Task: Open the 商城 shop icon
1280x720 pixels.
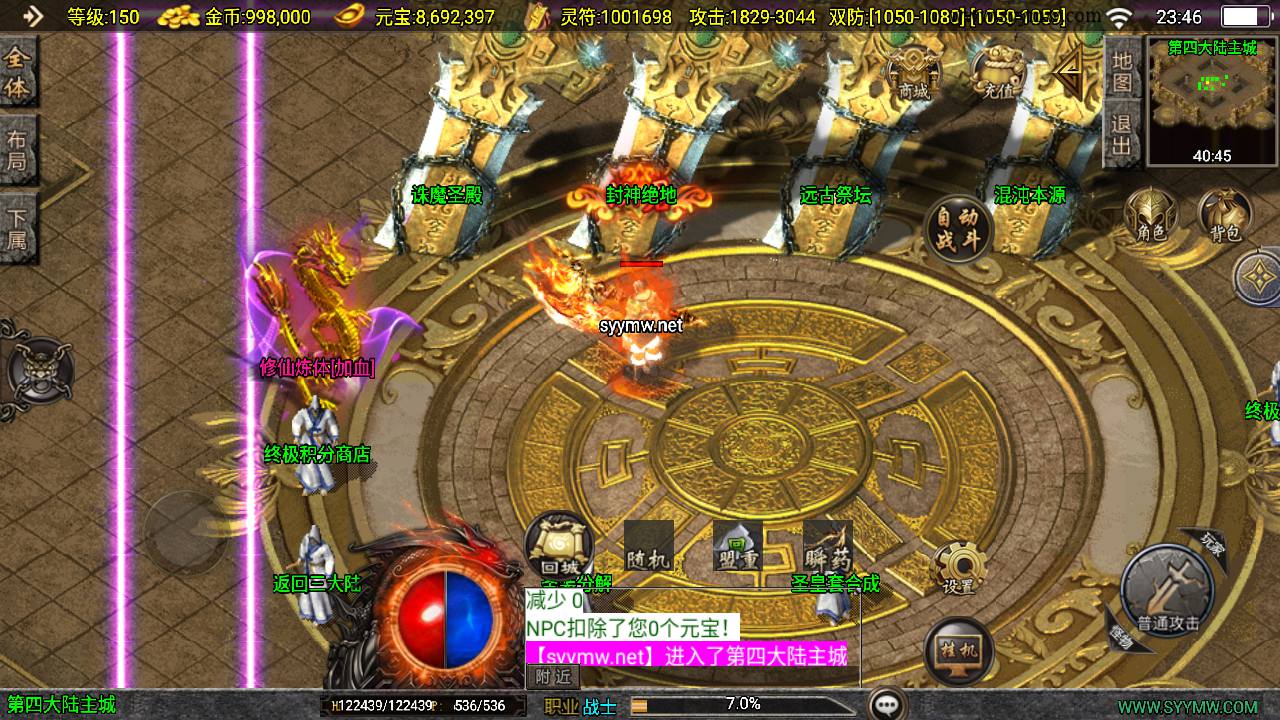Action: 913,72
